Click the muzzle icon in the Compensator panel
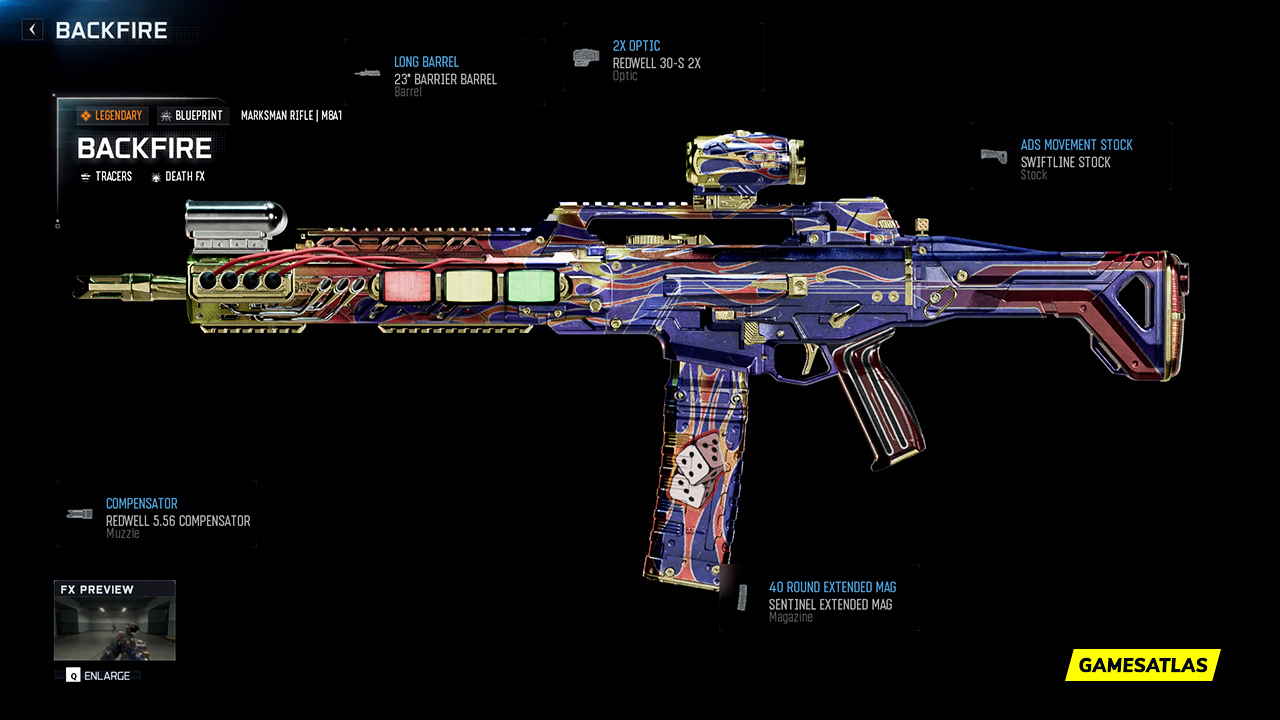1280x720 pixels. (x=77, y=513)
